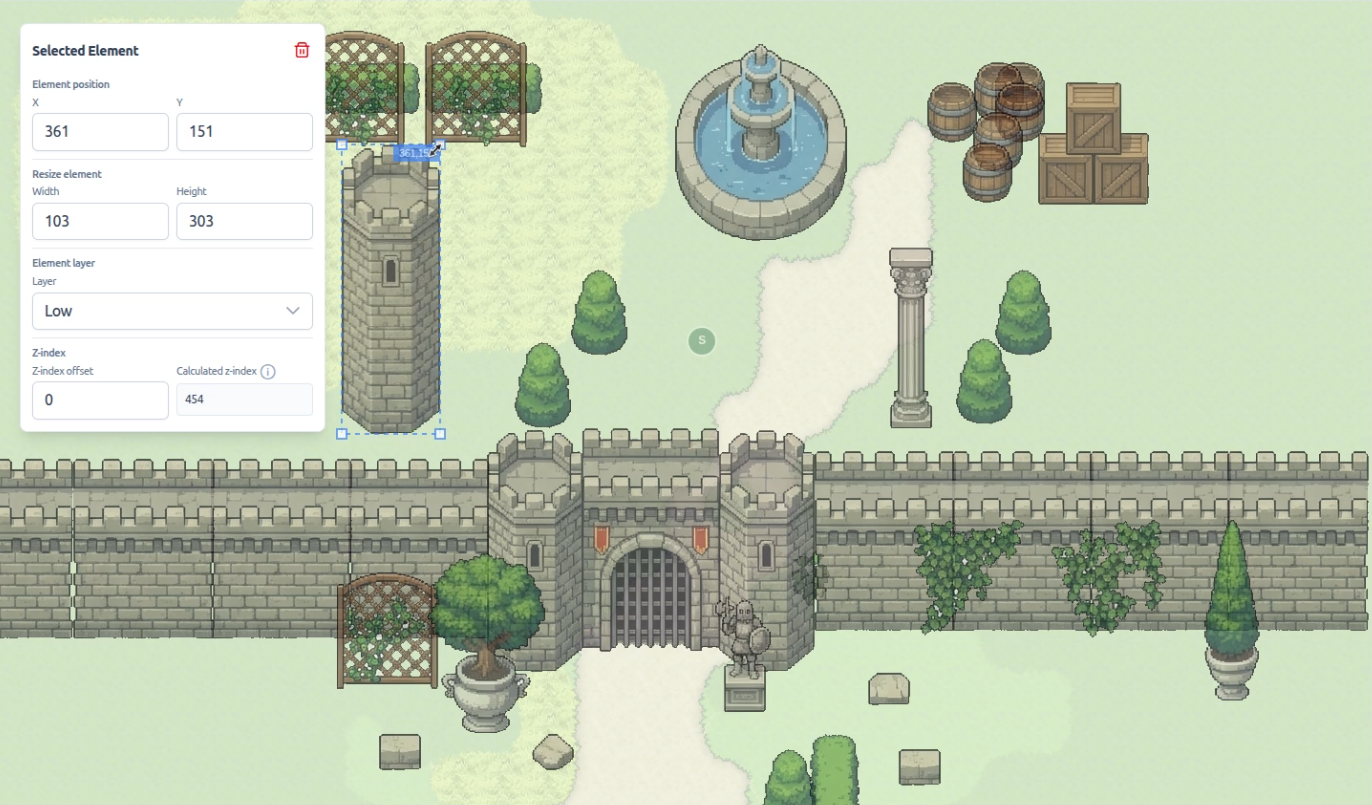Select the Height input field
1372x805 pixels.
pos(244,221)
